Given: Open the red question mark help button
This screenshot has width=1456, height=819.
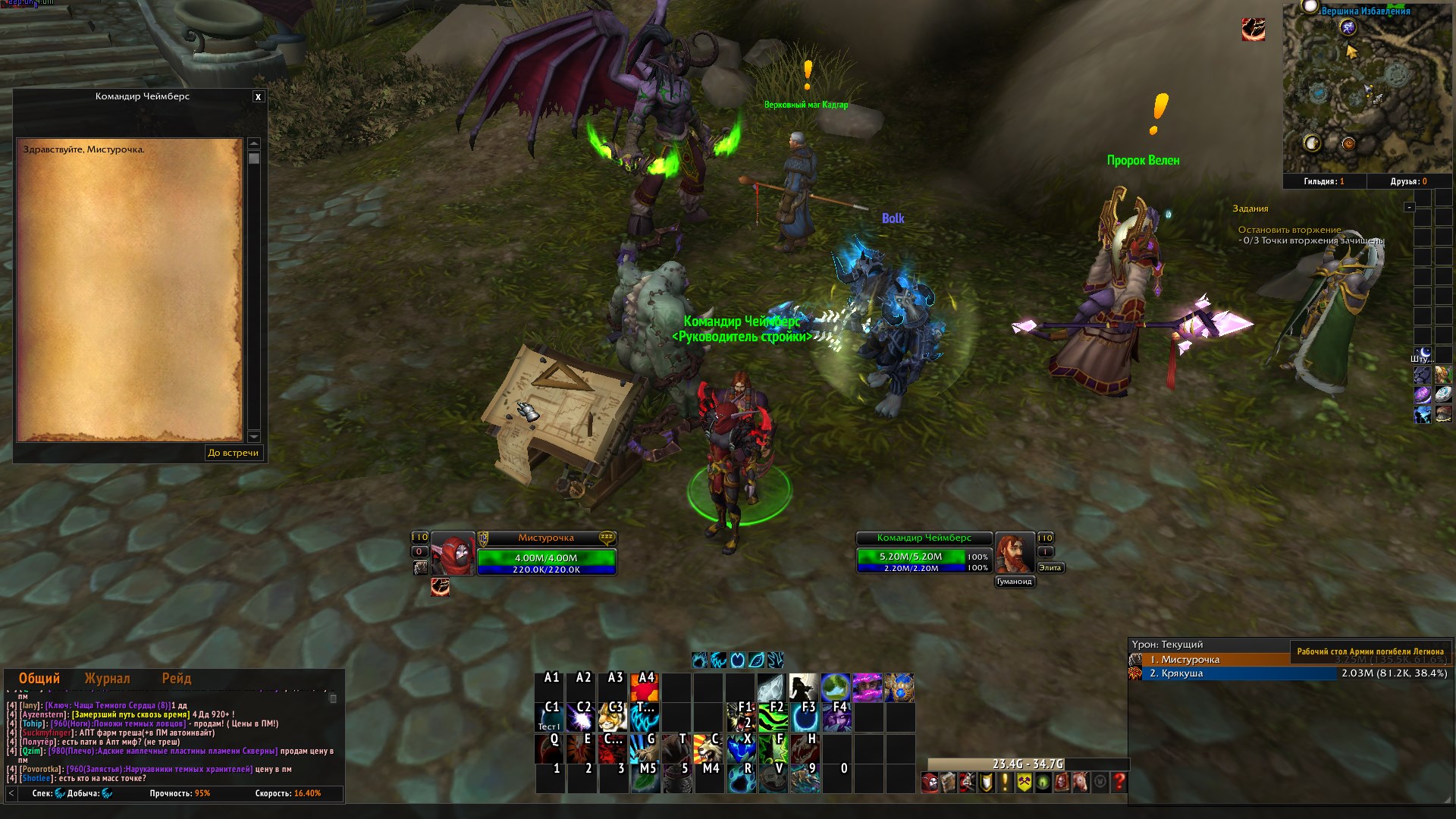Looking at the screenshot, I should tap(1119, 782).
